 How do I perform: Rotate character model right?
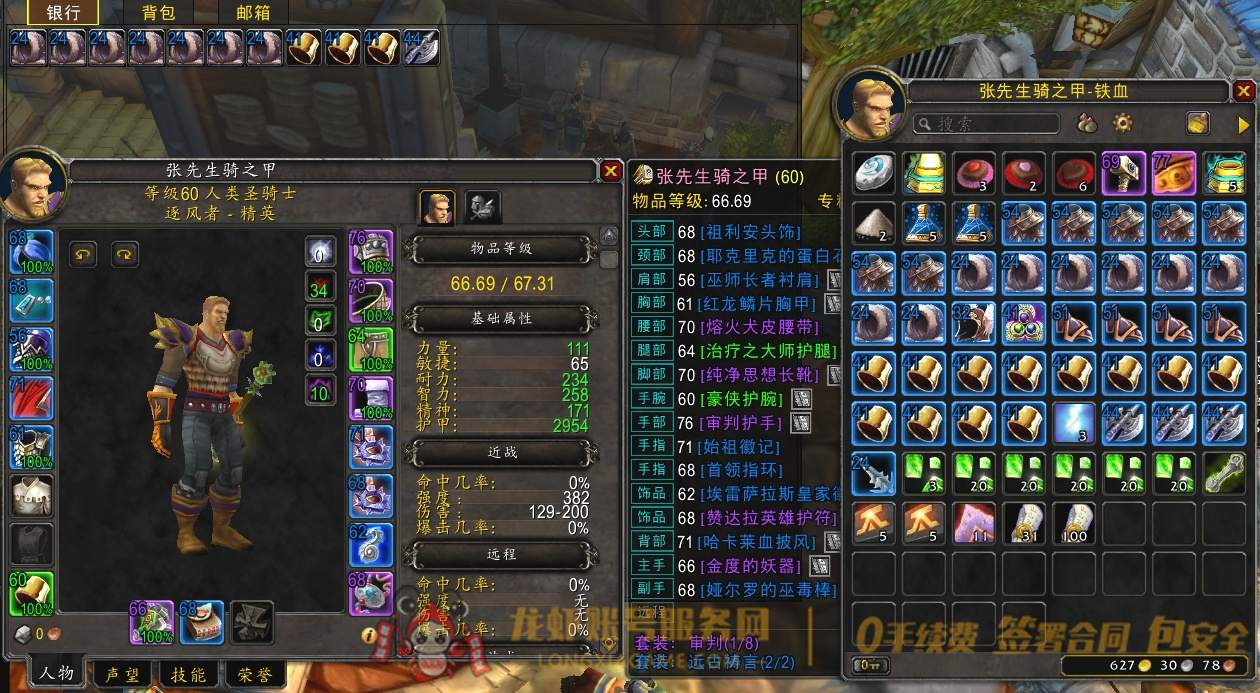tap(125, 254)
